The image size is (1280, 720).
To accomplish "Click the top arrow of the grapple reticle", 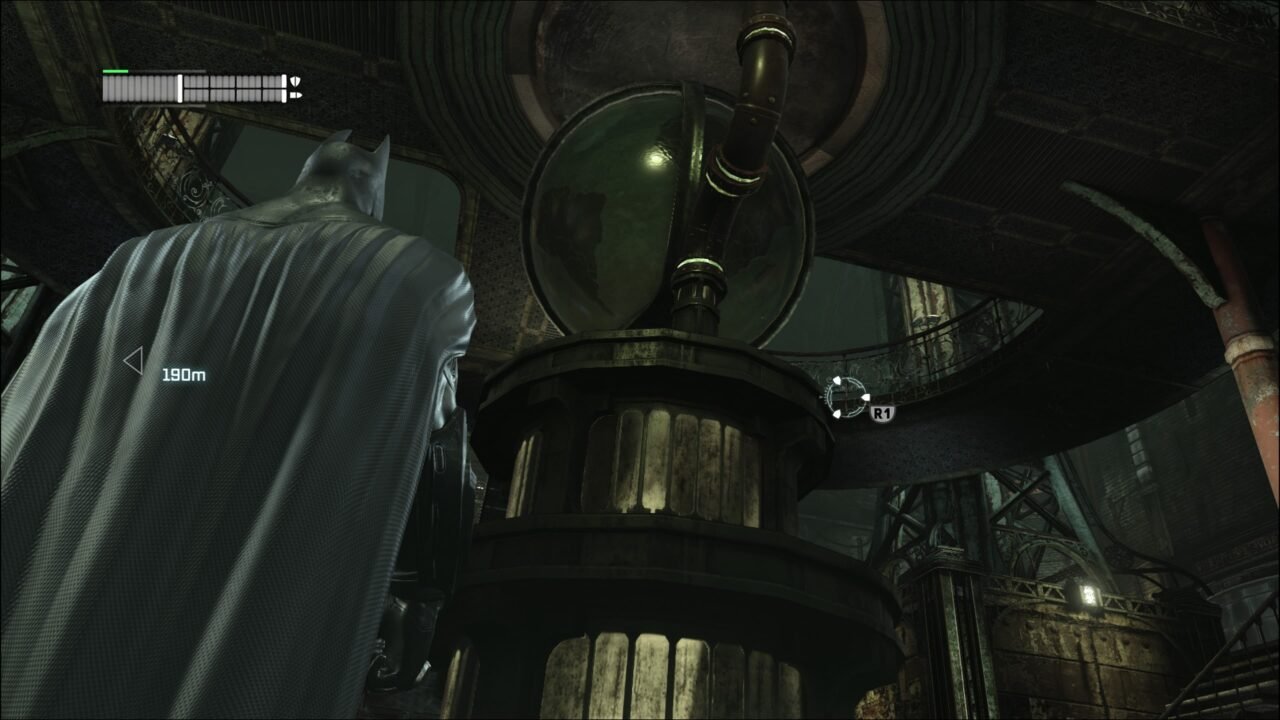I will pos(837,380).
